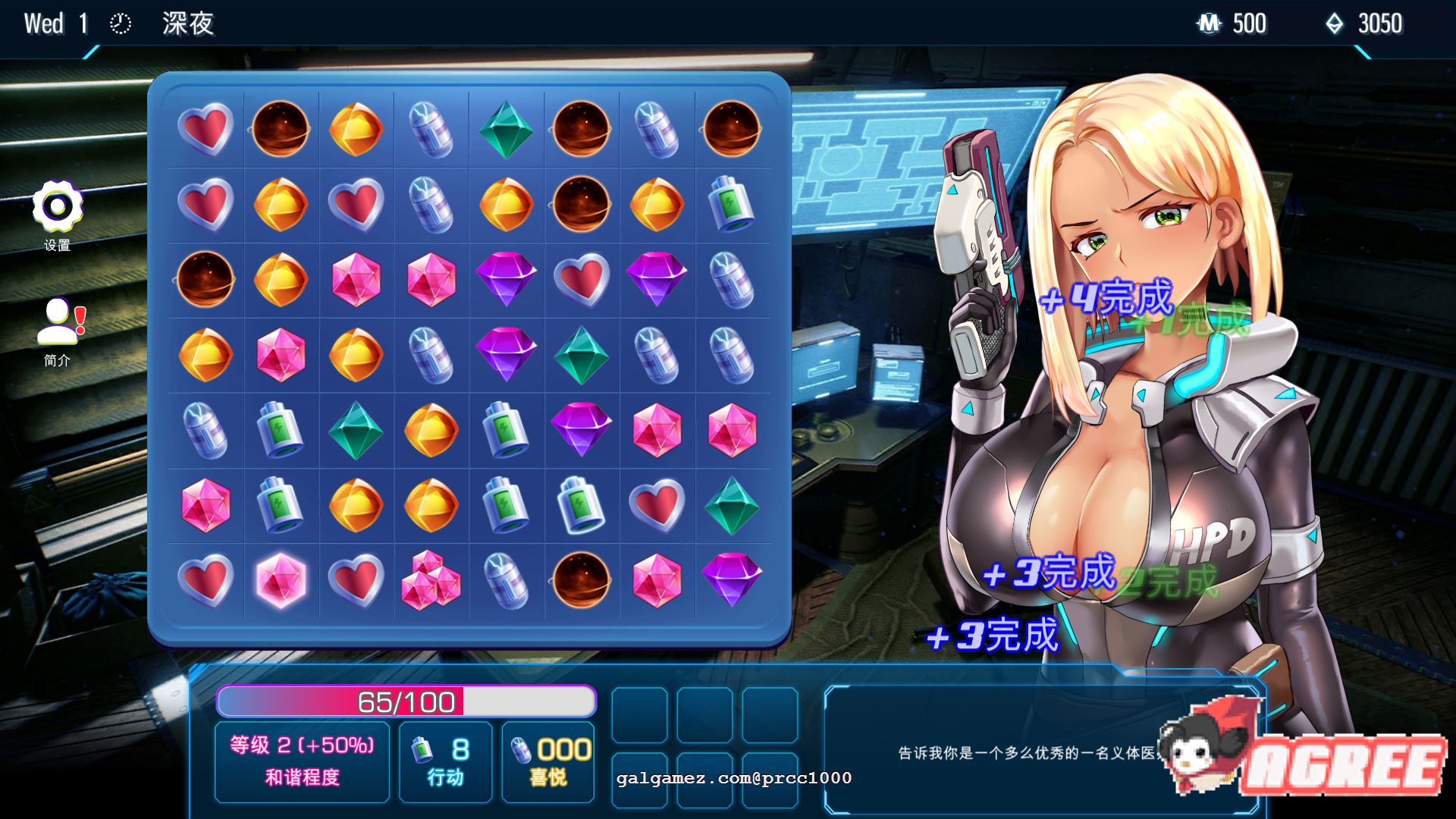Select the heart gem in the top-left corner
Image resolution: width=1456 pixels, height=819 pixels.
click(205, 129)
